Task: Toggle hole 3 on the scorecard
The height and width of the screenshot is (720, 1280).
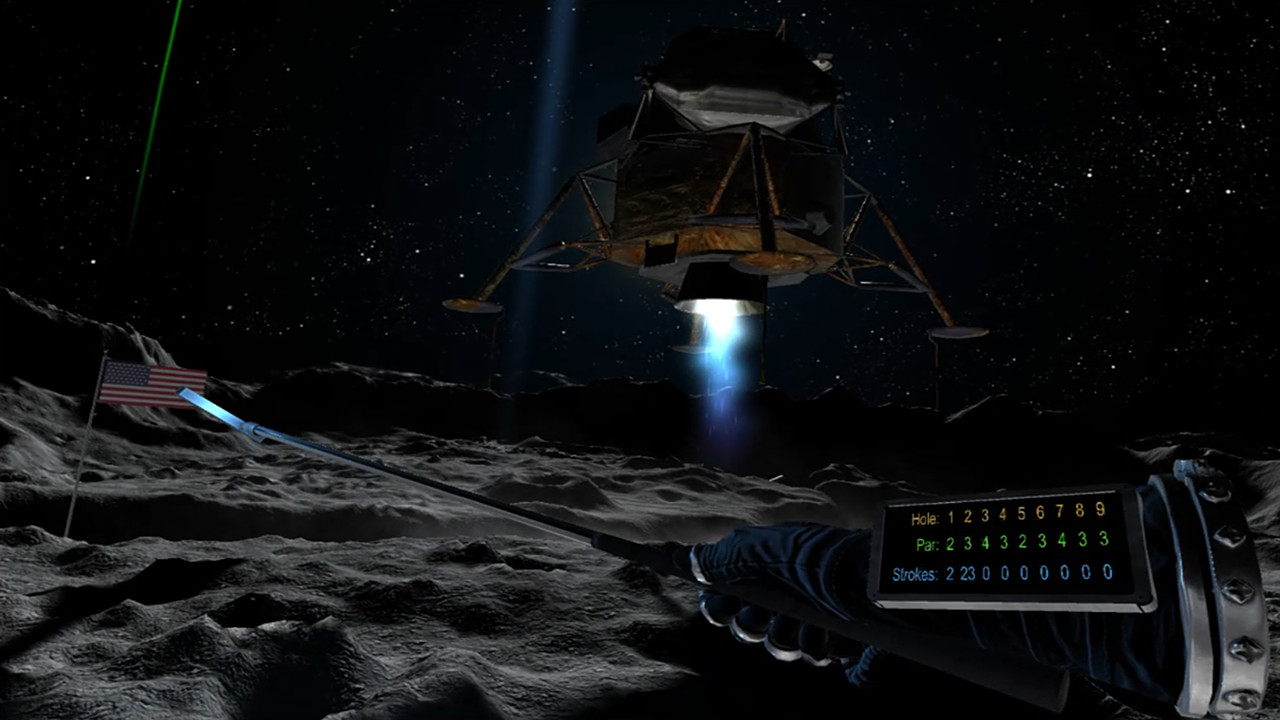Action: point(984,515)
